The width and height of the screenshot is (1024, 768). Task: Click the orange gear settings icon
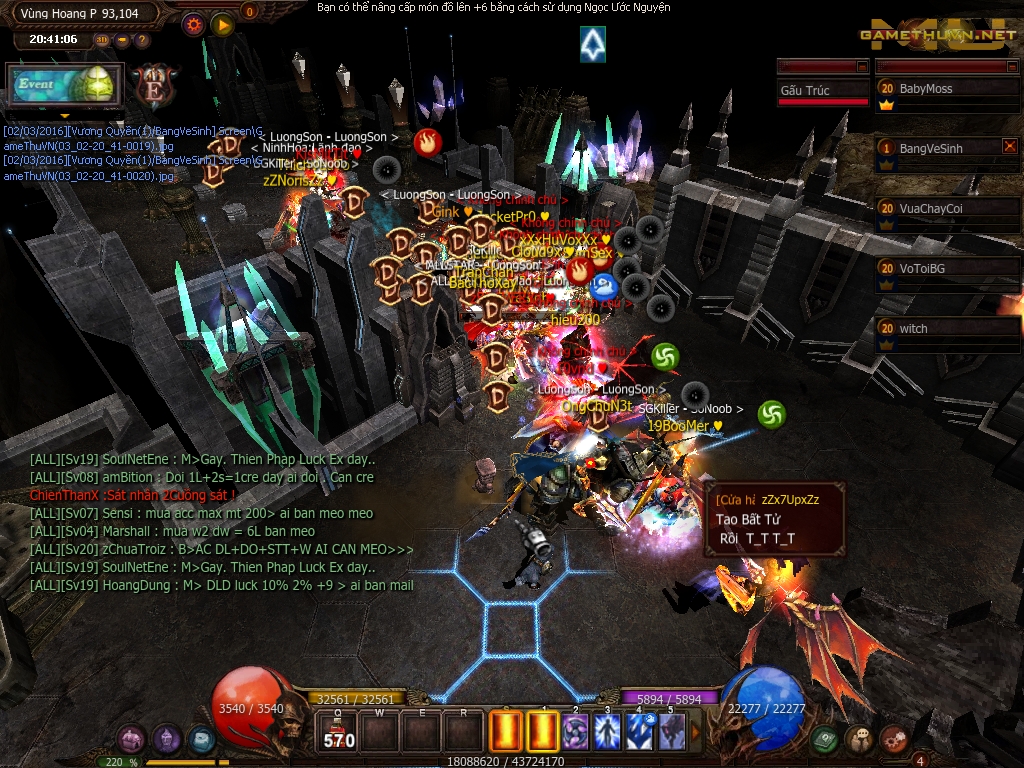point(194,24)
